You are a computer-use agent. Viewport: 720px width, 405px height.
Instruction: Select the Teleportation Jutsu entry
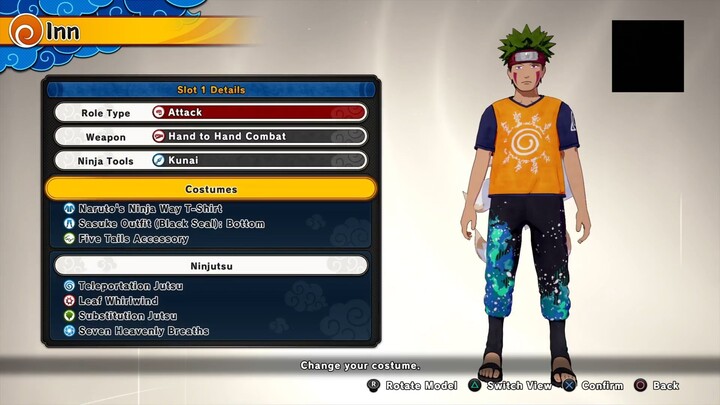tap(130, 286)
